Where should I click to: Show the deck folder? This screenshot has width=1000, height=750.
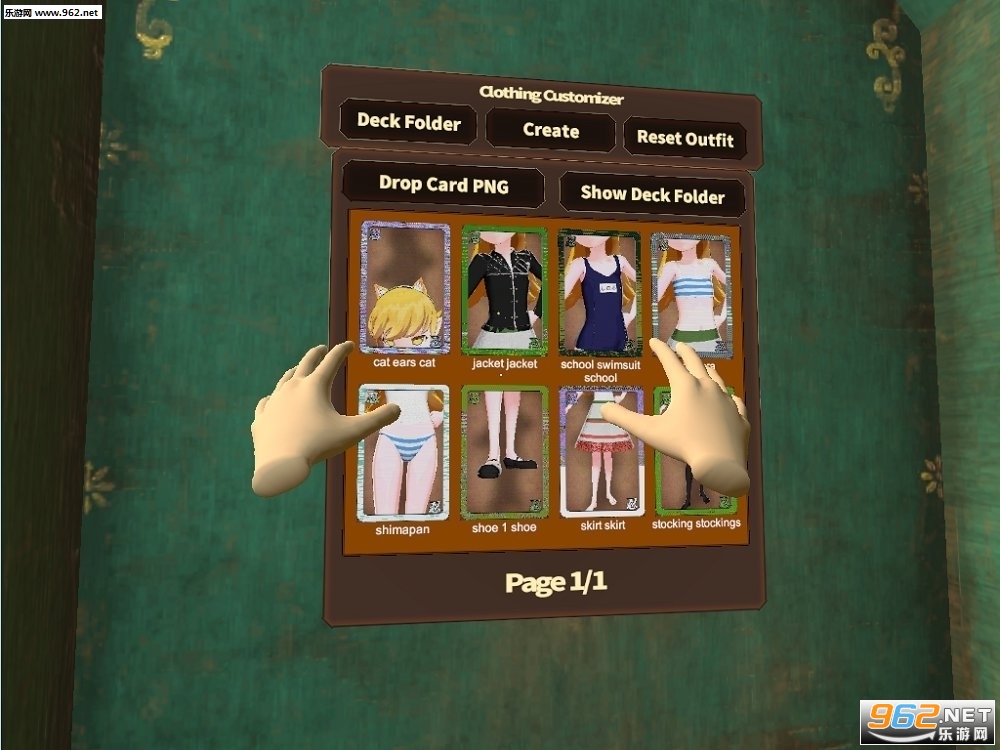pyautogui.click(x=652, y=195)
